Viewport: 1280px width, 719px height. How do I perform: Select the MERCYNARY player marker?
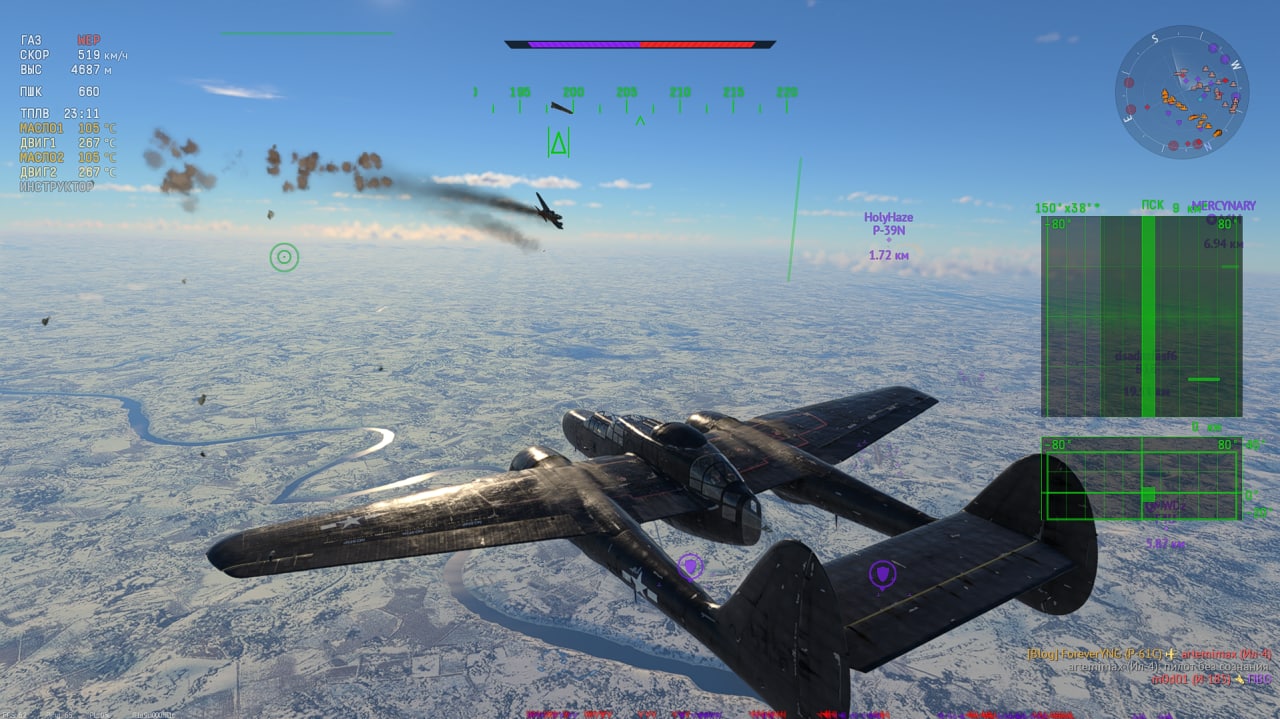click(1222, 207)
